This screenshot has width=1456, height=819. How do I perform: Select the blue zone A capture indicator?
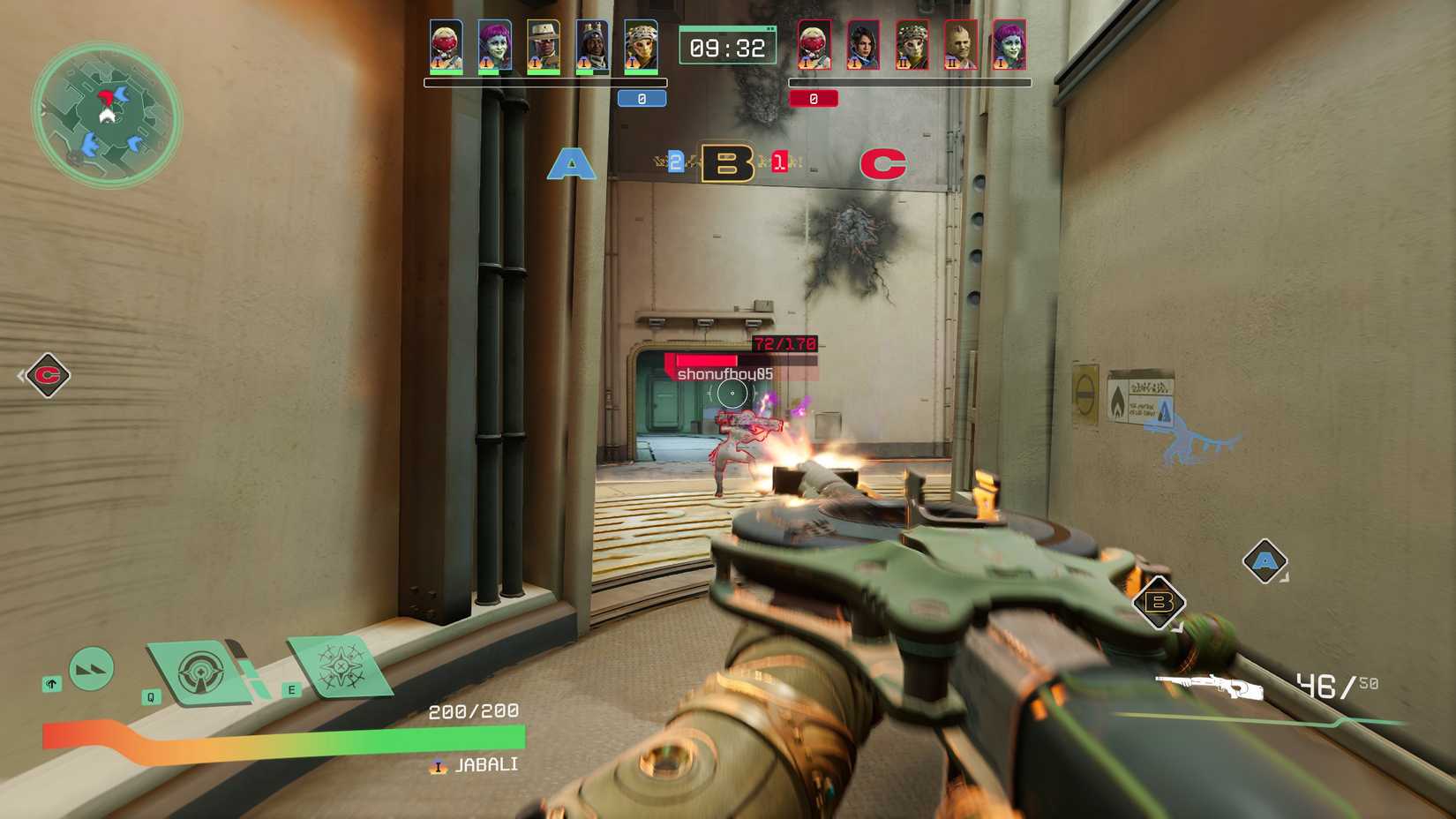(571, 164)
